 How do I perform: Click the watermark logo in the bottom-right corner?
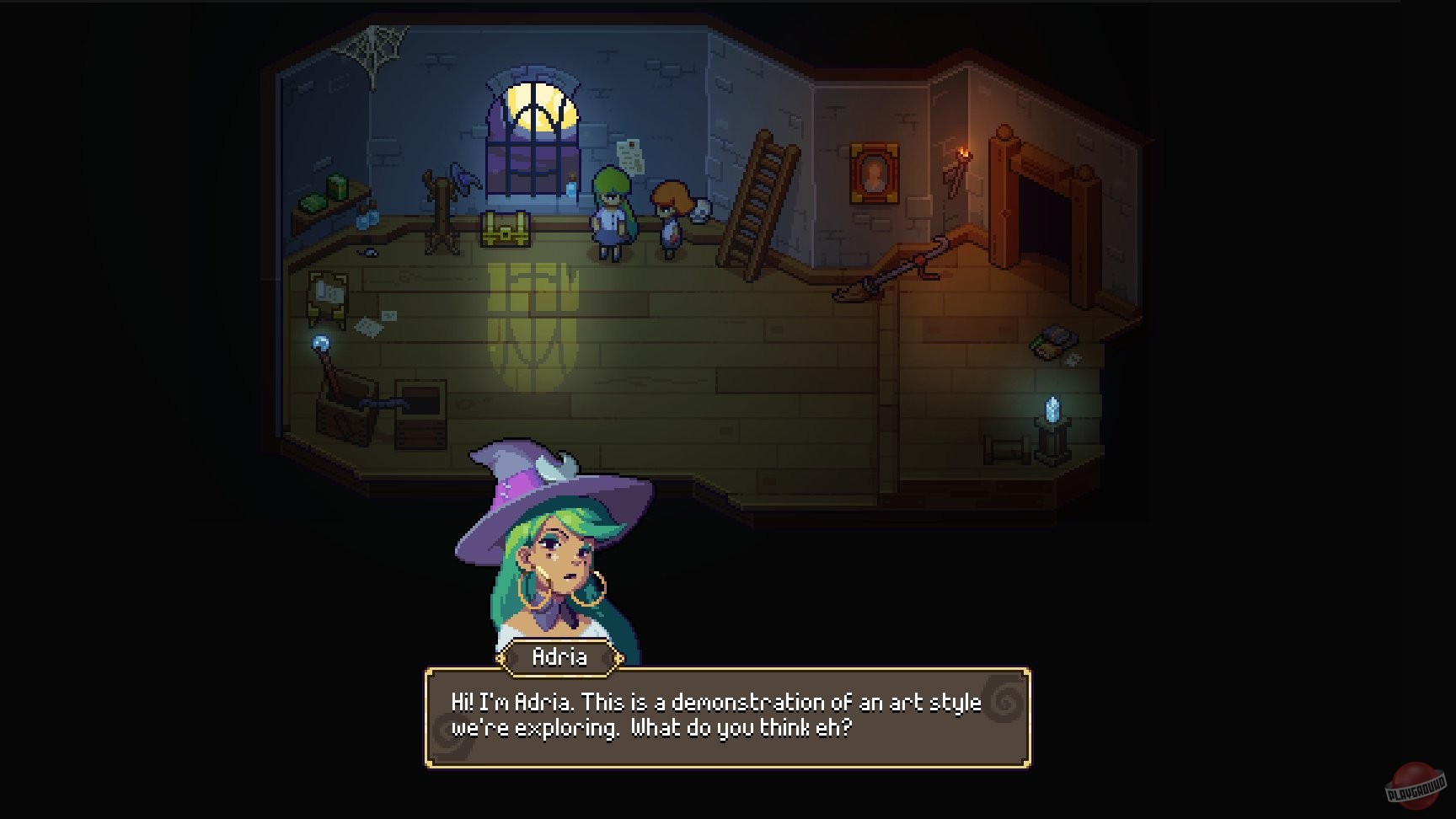point(1414,784)
